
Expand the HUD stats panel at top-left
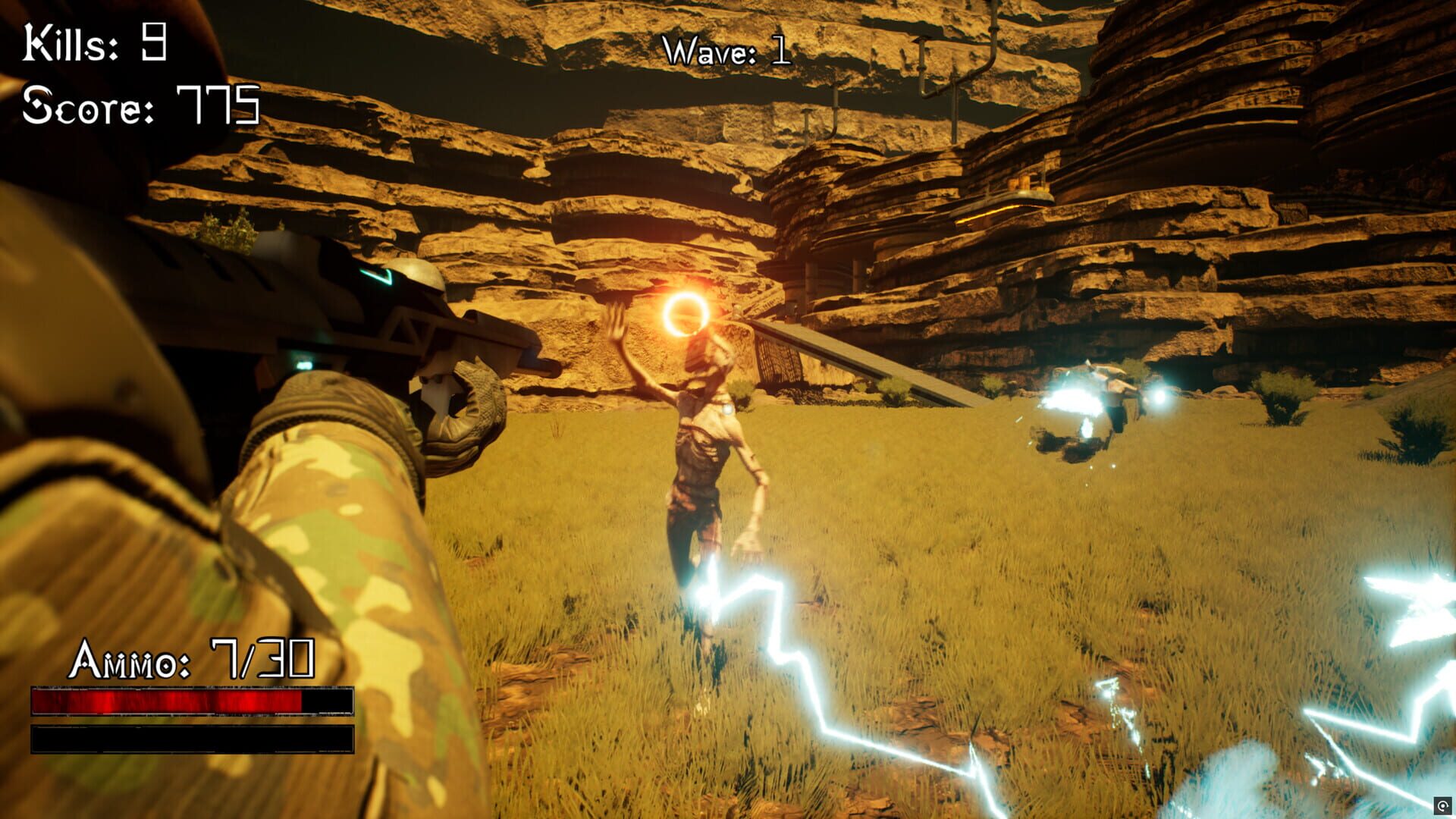pyautogui.click(x=140, y=76)
